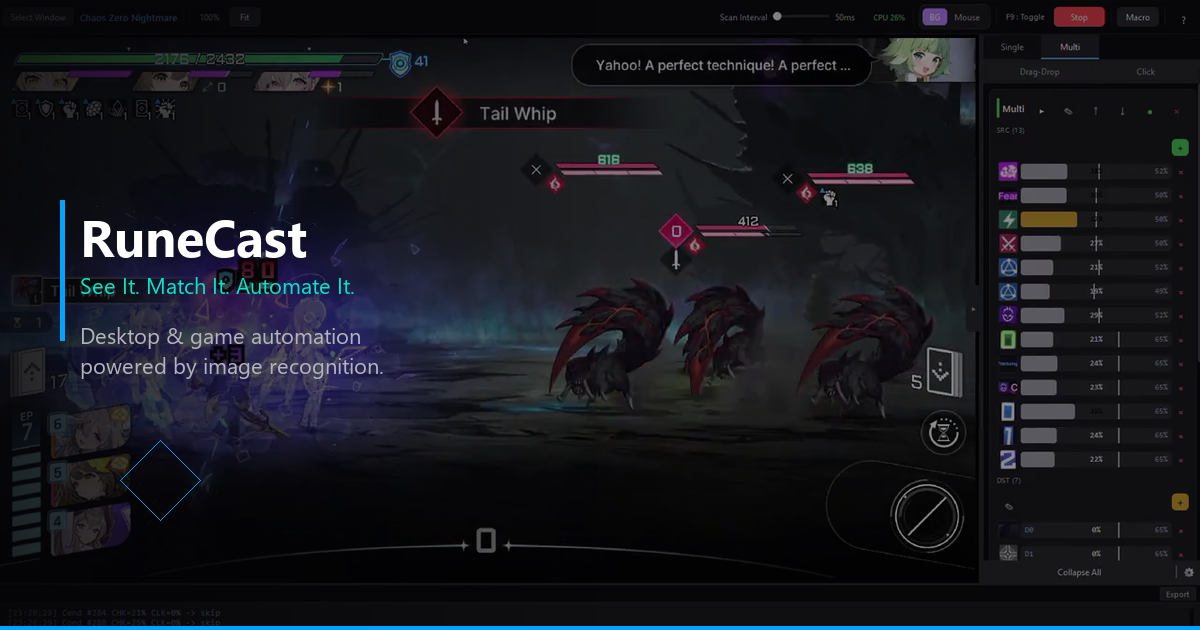Toggle the BG mode button

(934, 17)
